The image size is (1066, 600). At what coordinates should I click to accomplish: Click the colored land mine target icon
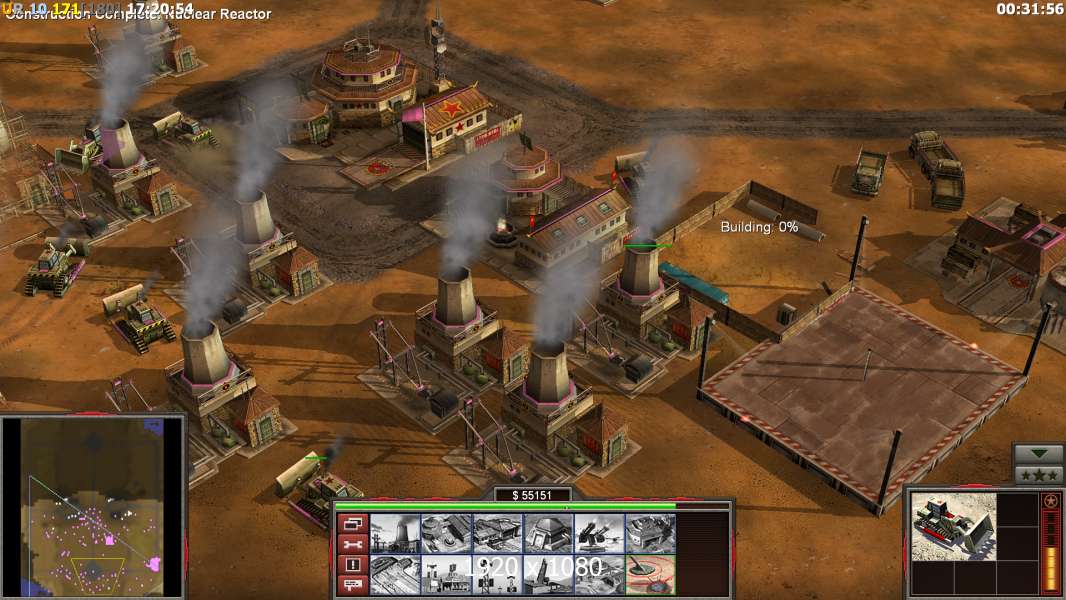coord(650,575)
